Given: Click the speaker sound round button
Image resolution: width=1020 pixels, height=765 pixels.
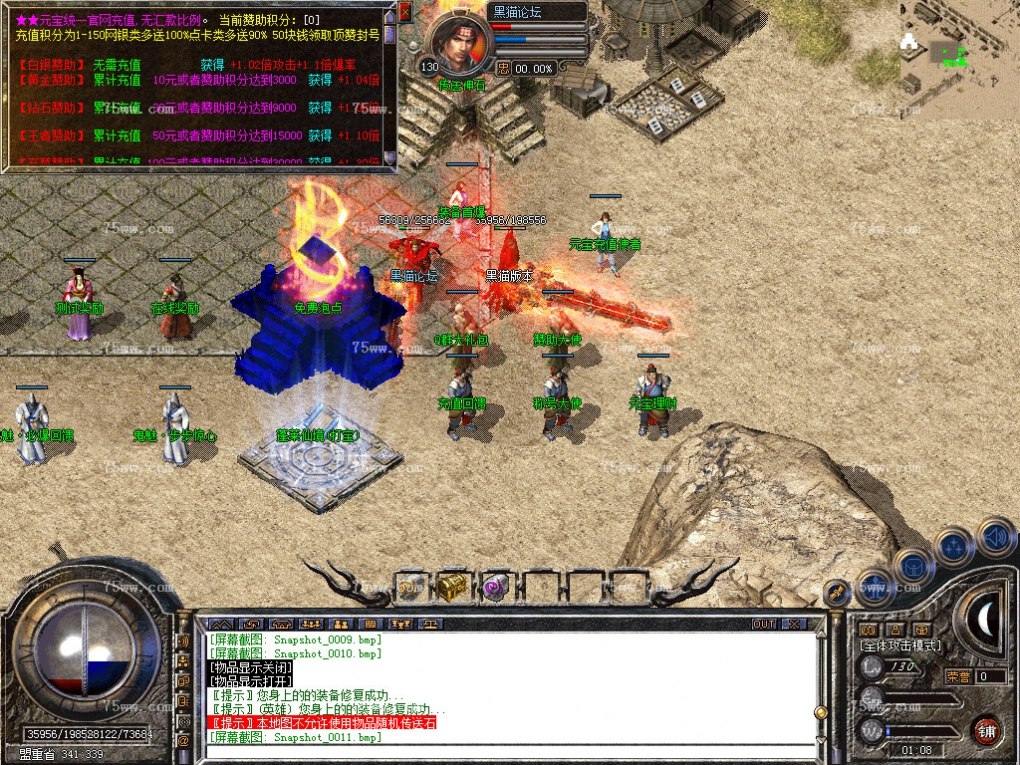Looking at the screenshot, I should tap(996, 537).
